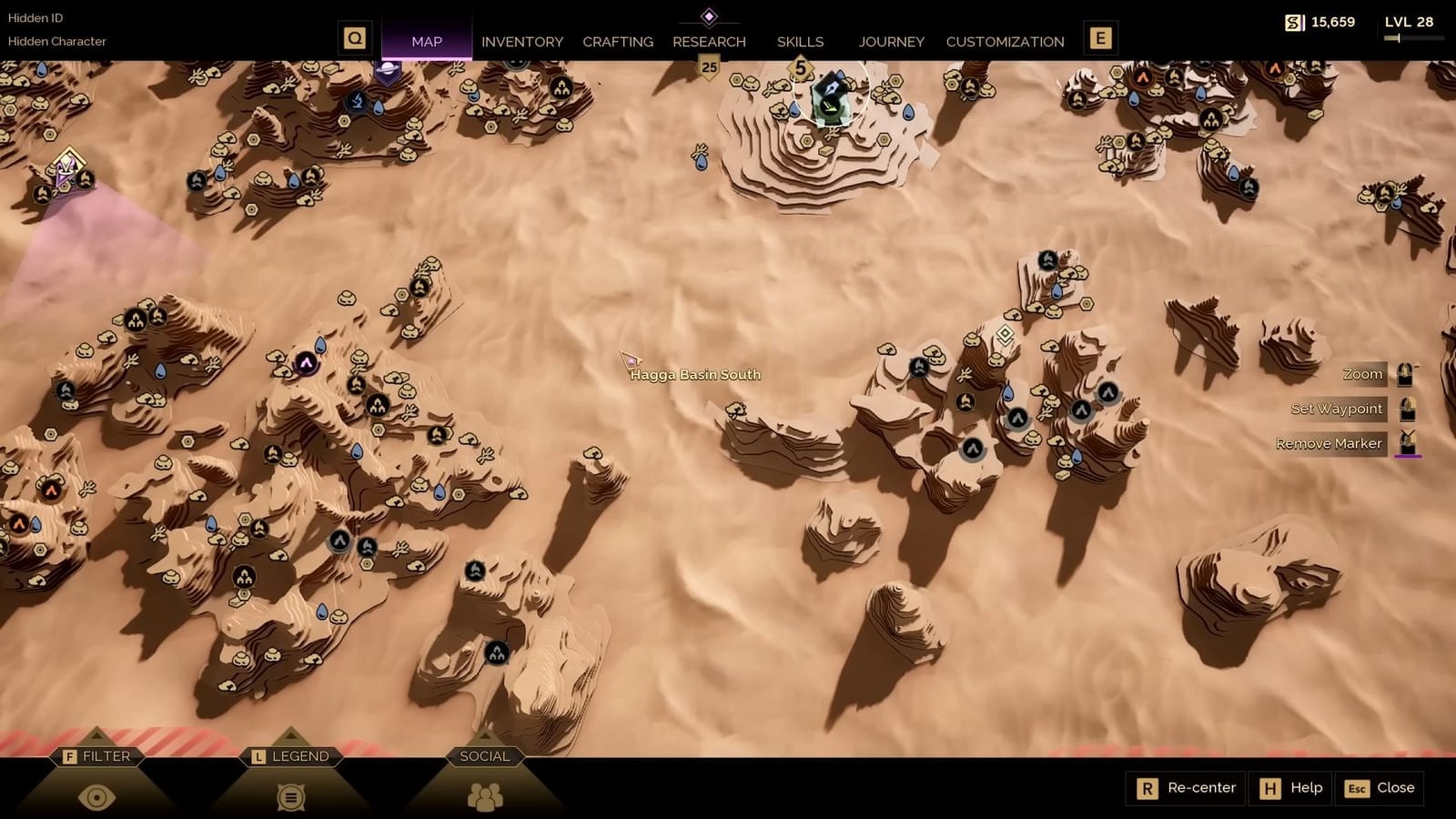Select a blue water droplet resource icon

tap(320, 346)
